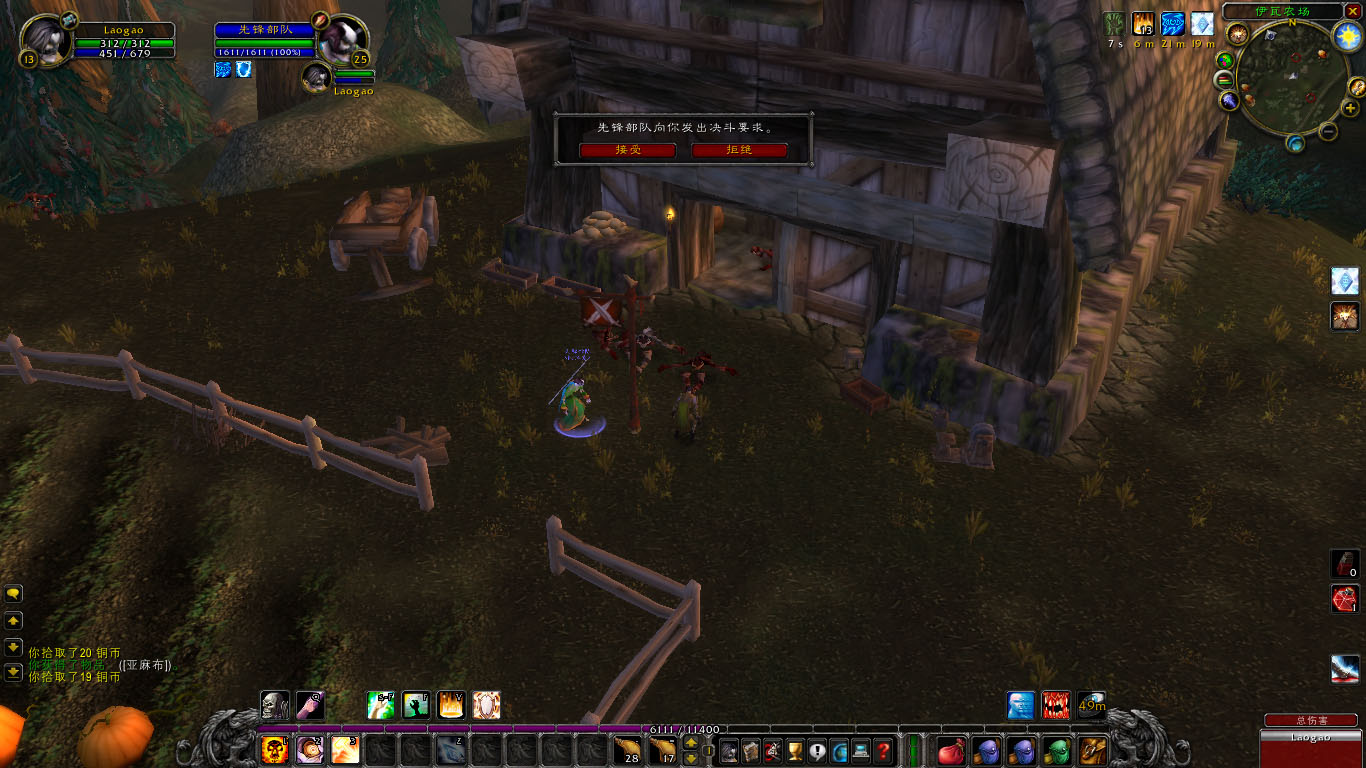Open the calendar sun icon by the minimap
Screen dimensions: 1366x768
(x=1349, y=37)
